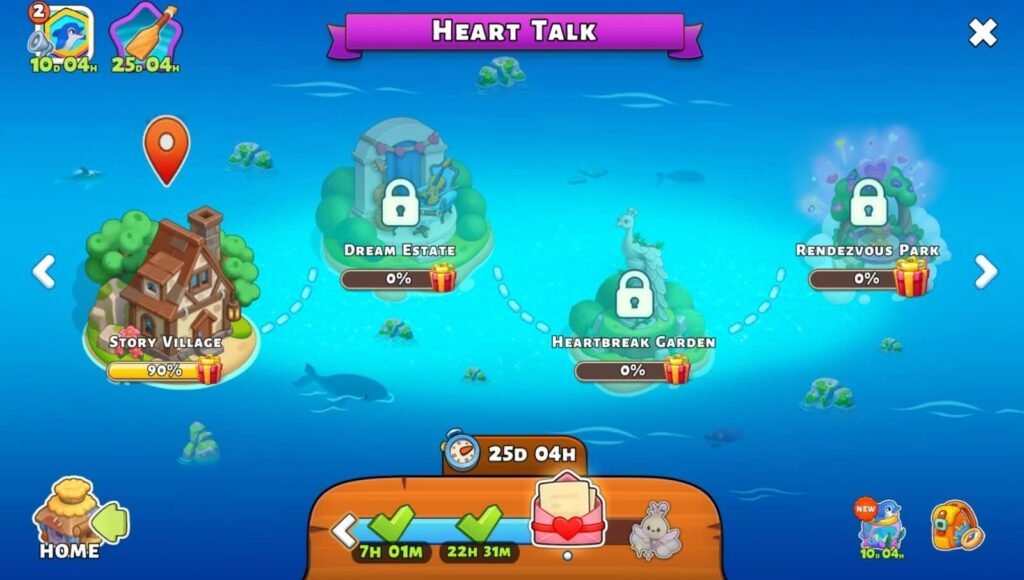Tap the Dream Estate gift box
The width and height of the screenshot is (1024, 580).
(x=443, y=277)
